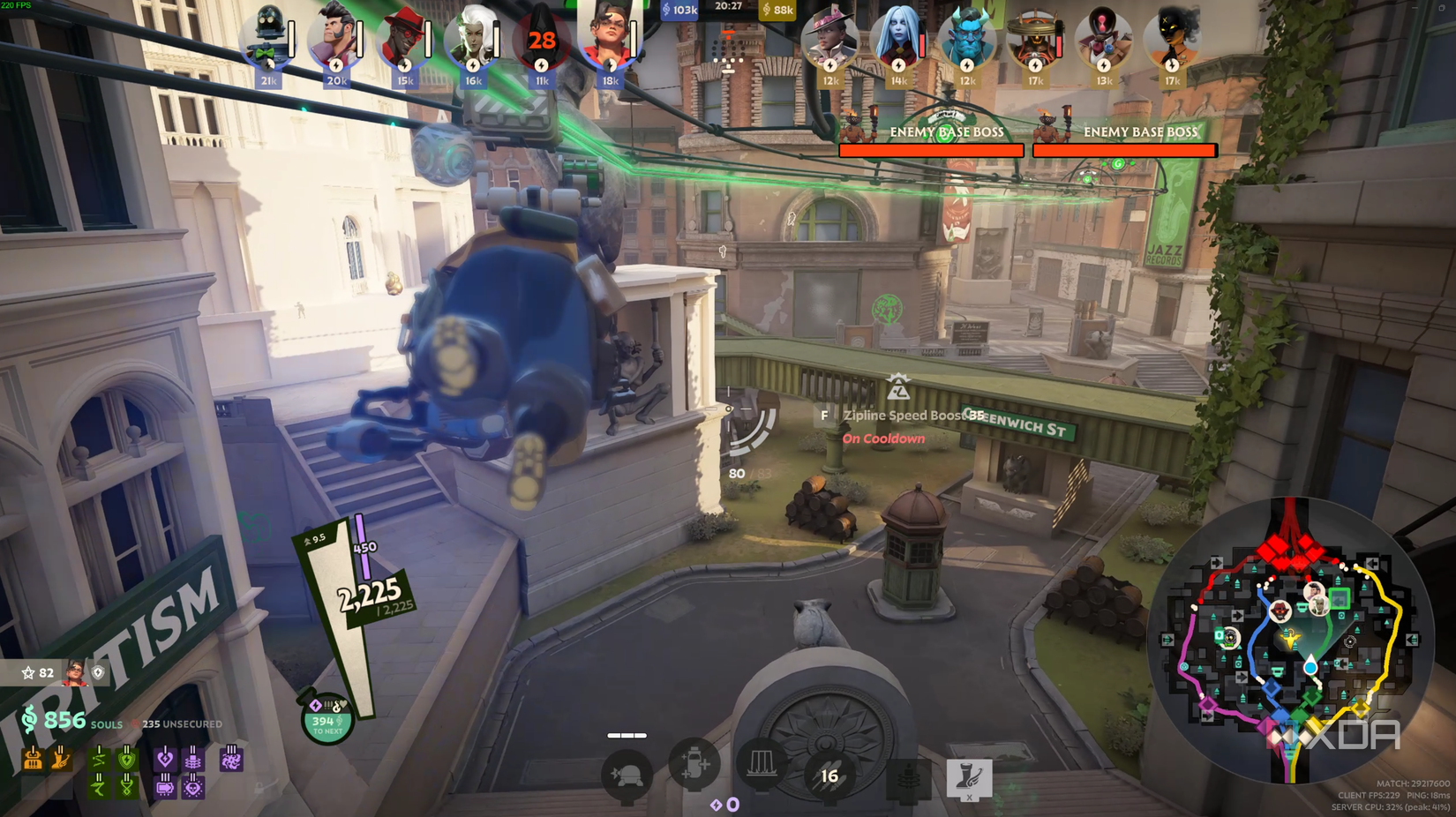Click the swirling purple tier-three spirit item
Screen dimensions: 1456x817
231,761
